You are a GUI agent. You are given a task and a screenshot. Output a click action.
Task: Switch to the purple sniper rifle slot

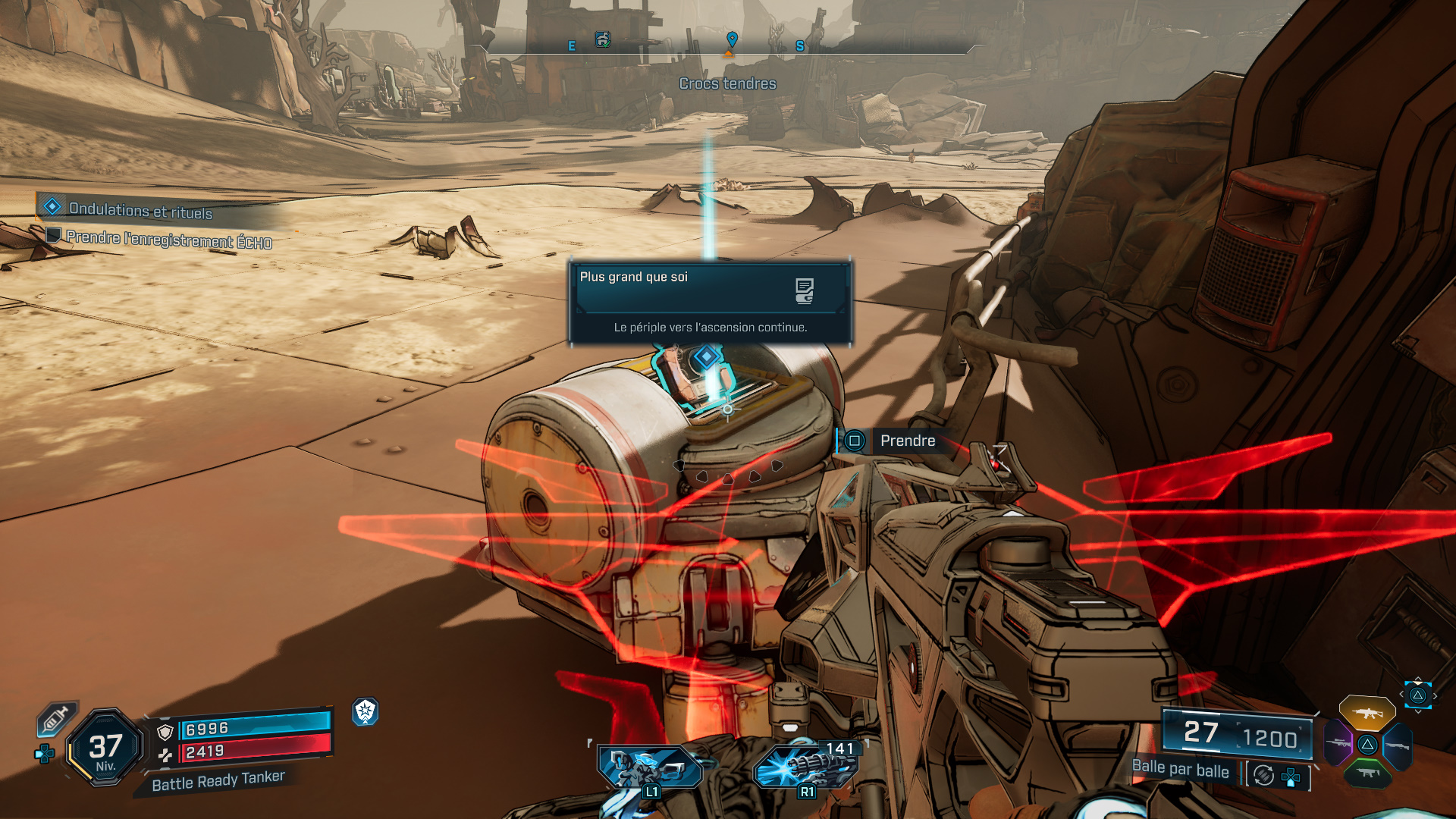coord(1338,744)
